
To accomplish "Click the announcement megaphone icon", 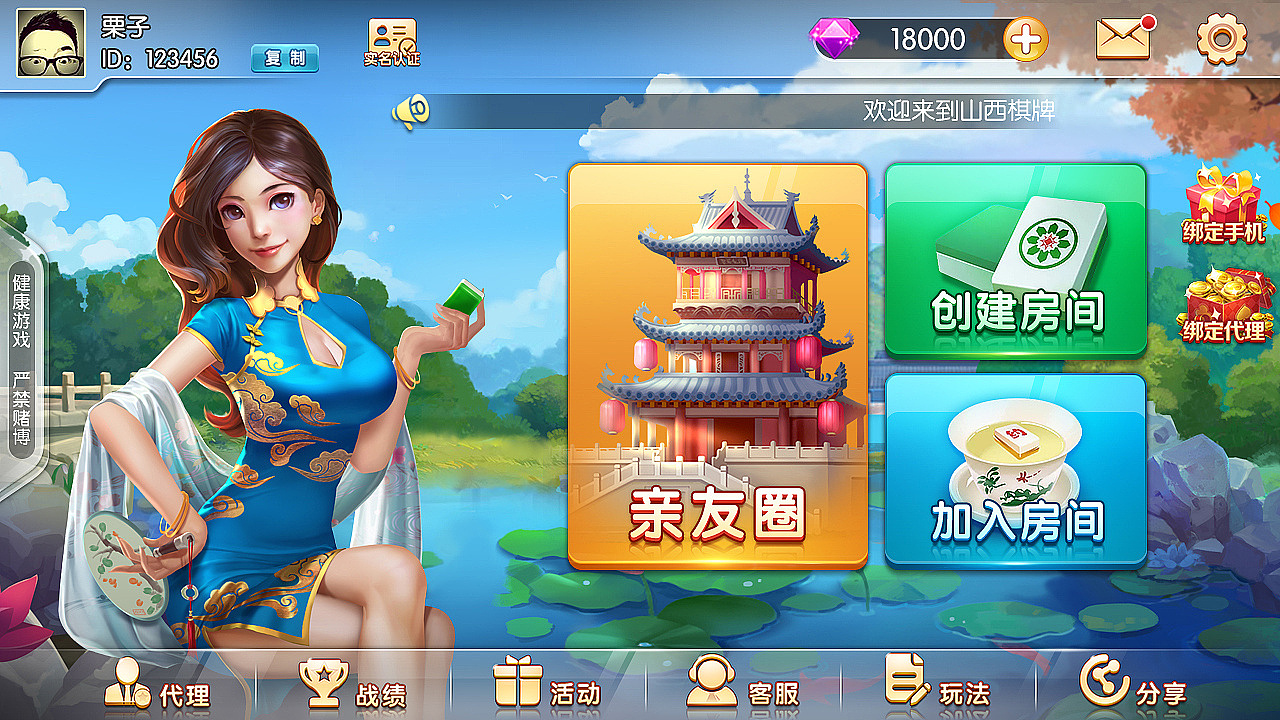I will (x=413, y=110).
